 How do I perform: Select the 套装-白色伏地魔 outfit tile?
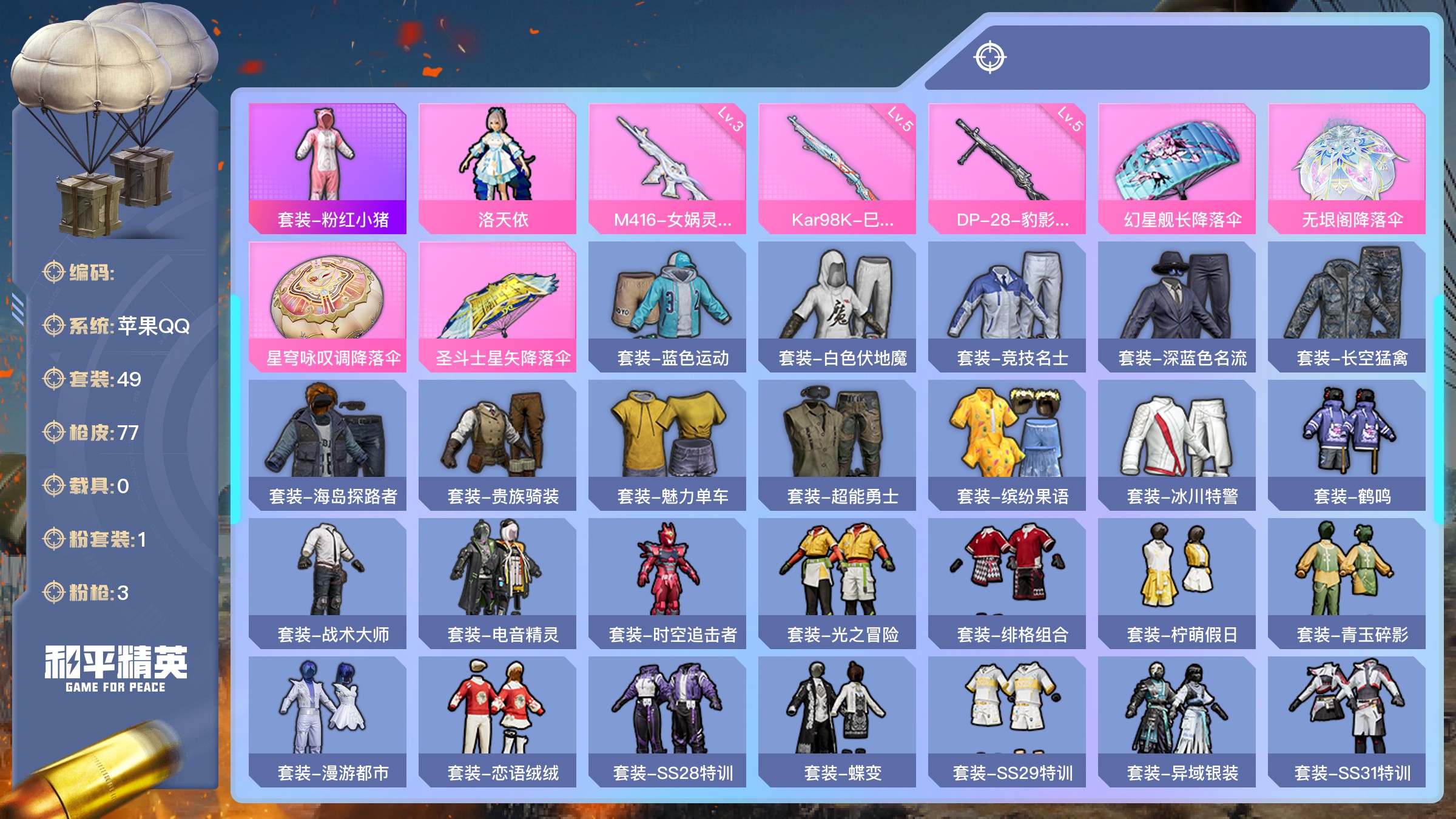(x=837, y=307)
